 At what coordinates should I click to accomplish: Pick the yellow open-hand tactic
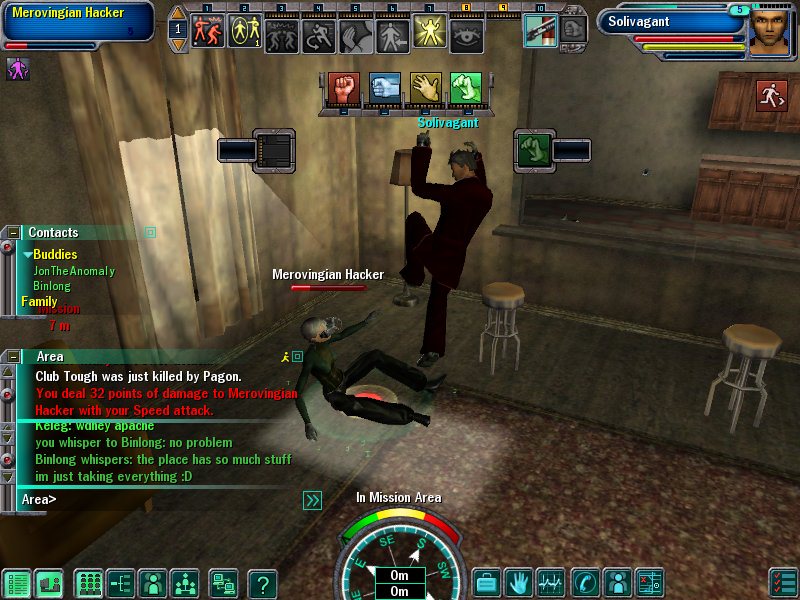point(425,89)
